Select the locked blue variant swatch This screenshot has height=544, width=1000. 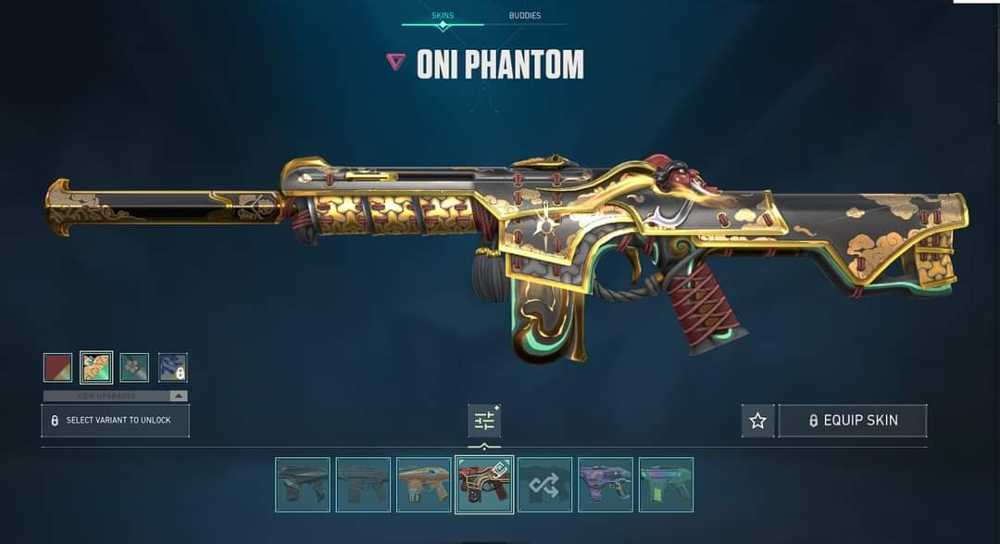point(172,367)
